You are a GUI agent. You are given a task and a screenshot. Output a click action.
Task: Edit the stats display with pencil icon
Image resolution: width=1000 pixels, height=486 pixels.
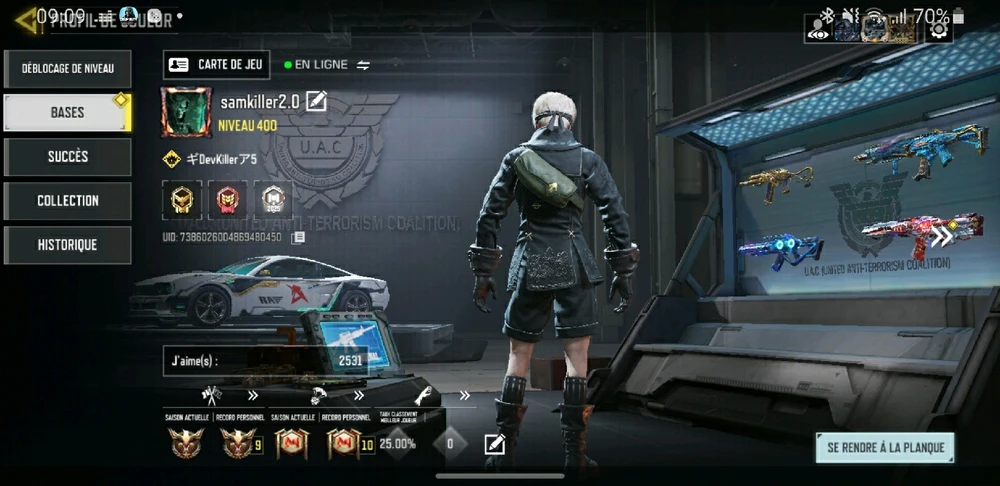pos(495,443)
